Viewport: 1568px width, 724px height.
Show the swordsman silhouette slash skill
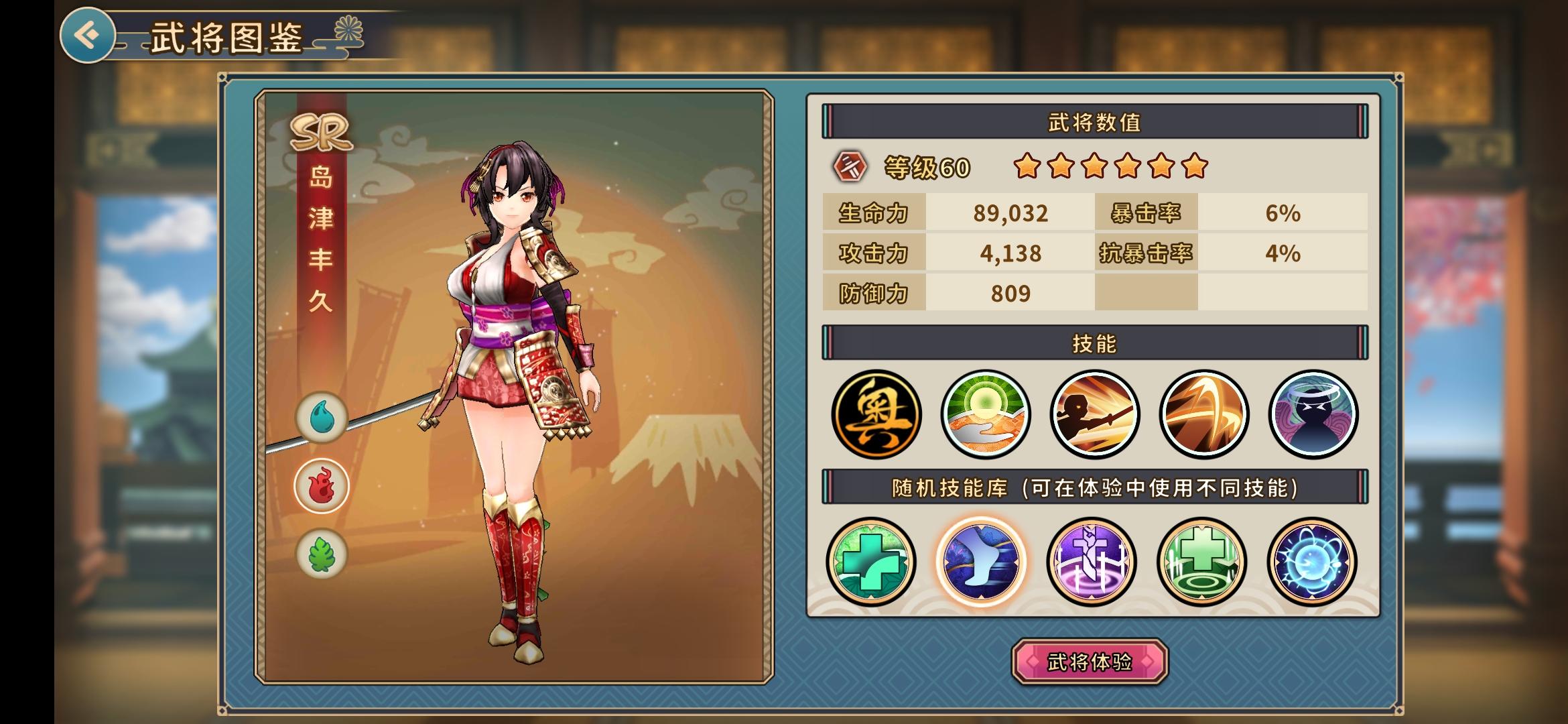1094,414
